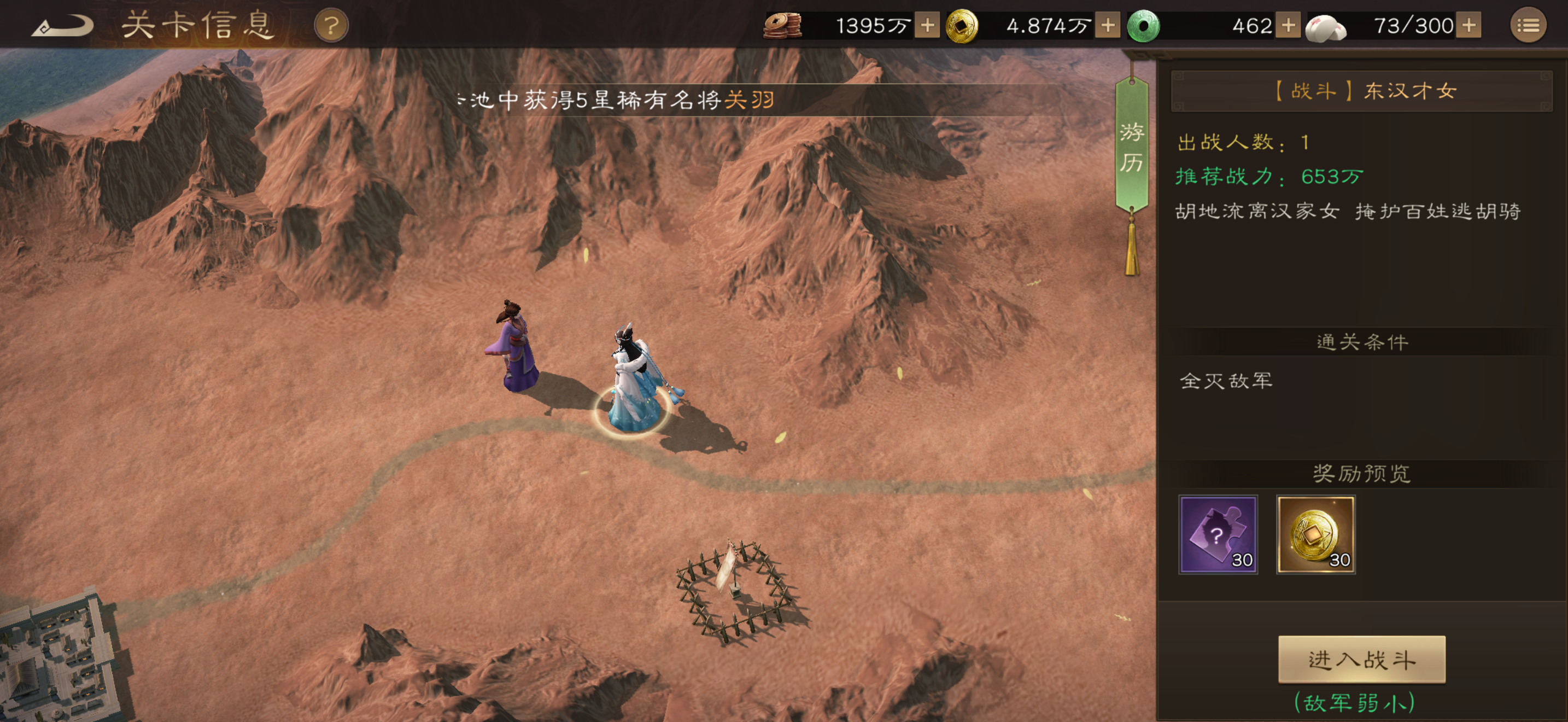
Task: Refill steamed bun stamina with plus button
Action: [x=1469, y=26]
